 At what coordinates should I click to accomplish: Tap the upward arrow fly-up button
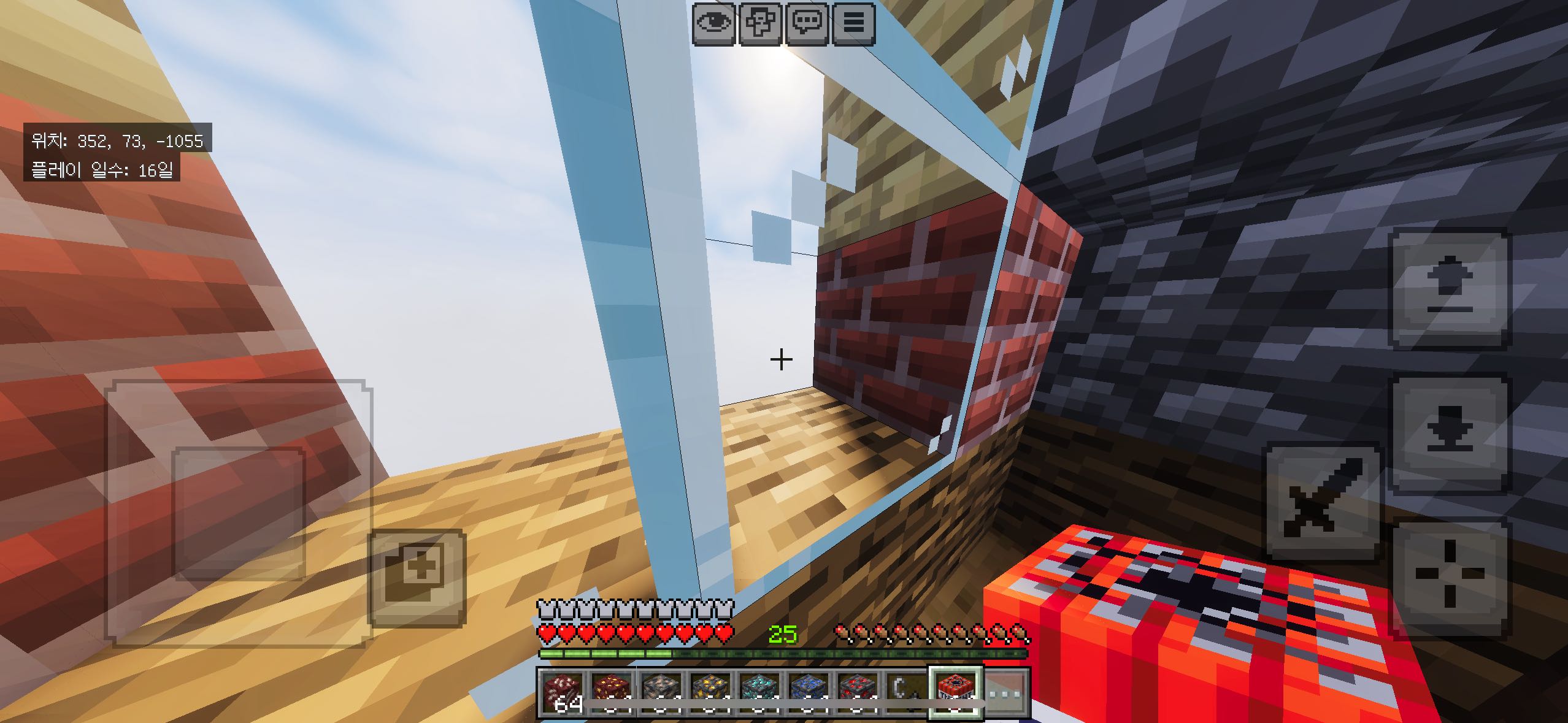(x=1449, y=288)
